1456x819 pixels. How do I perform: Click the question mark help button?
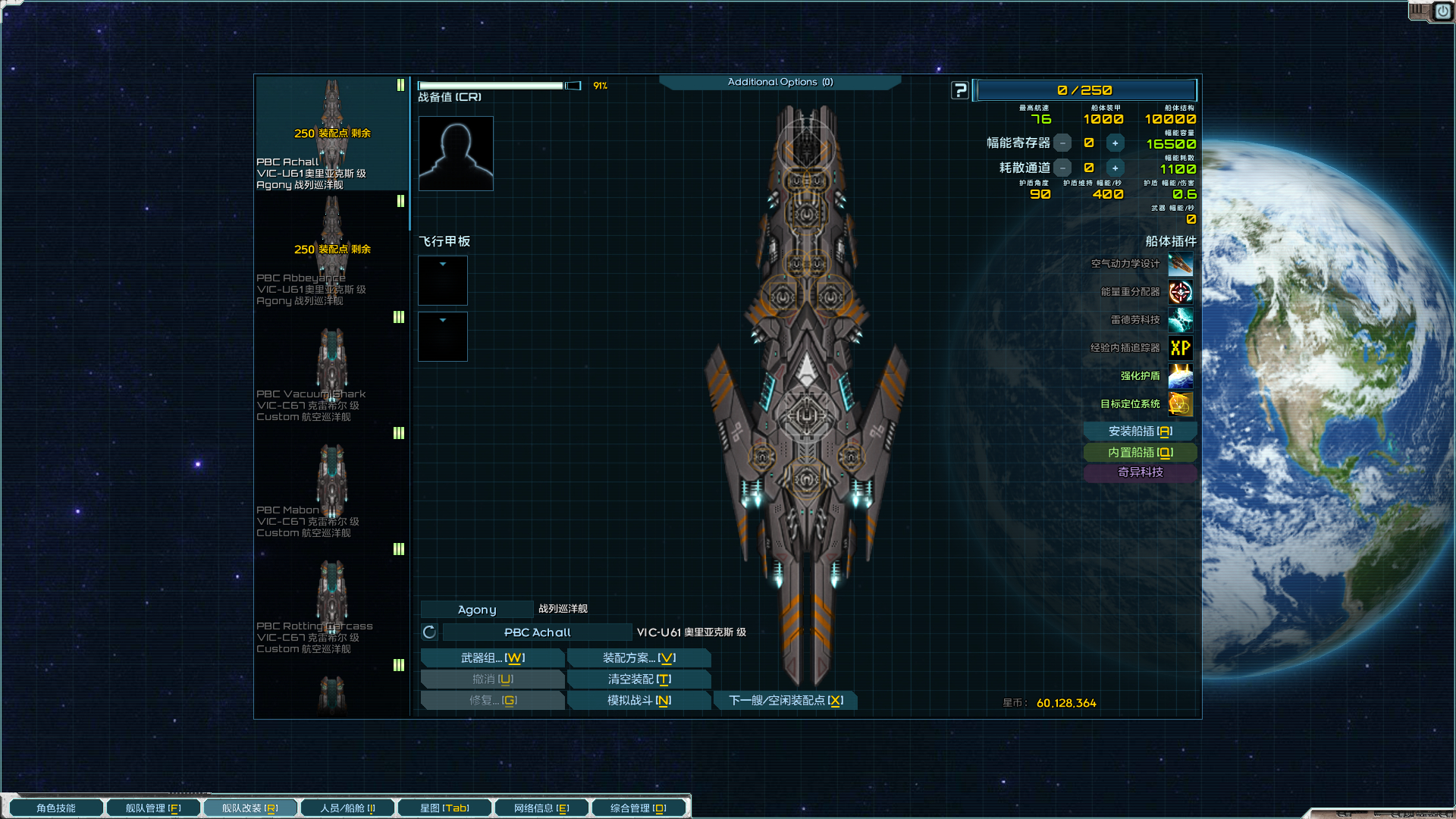(960, 90)
